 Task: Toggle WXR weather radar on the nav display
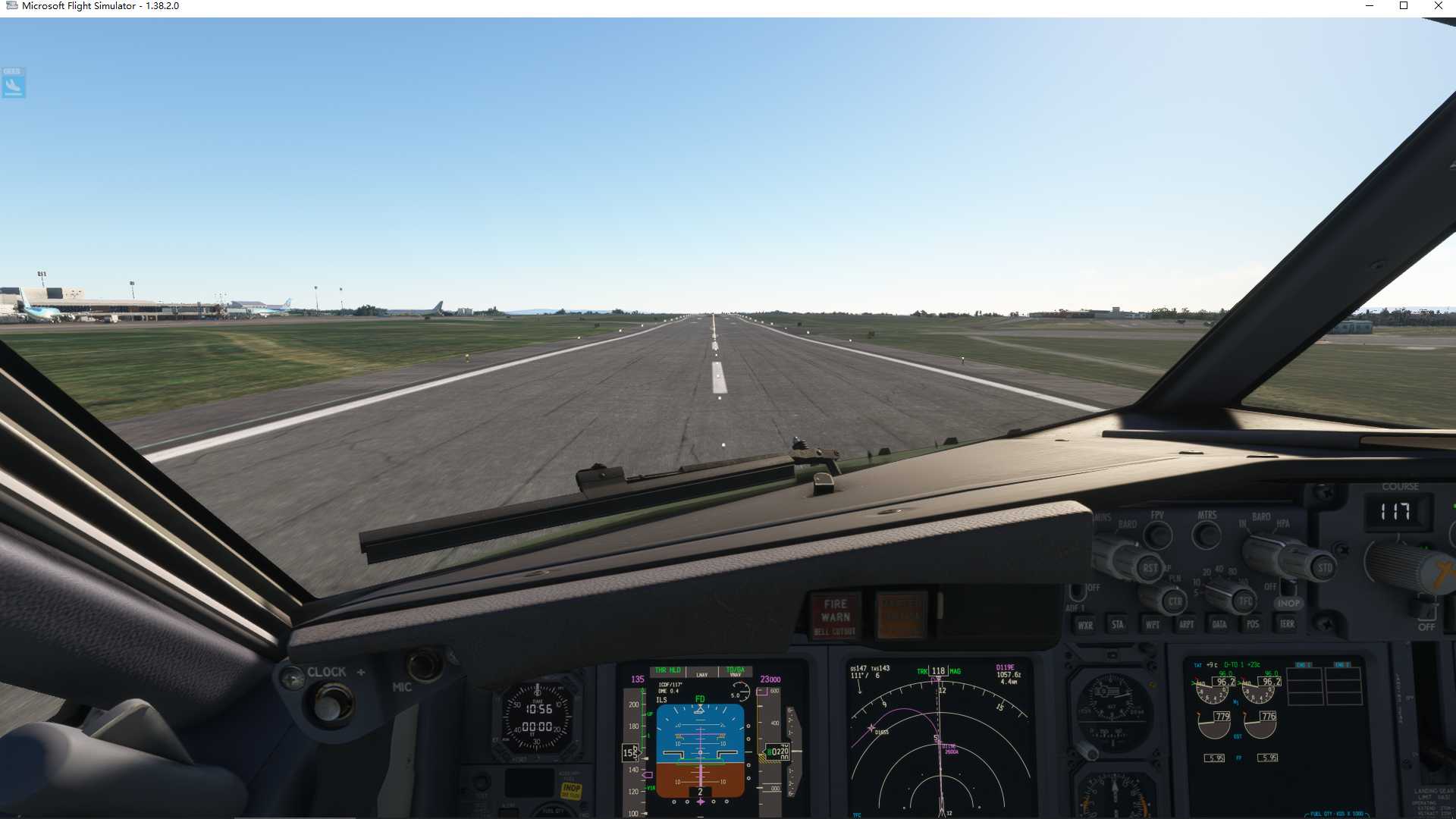click(1084, 625)
